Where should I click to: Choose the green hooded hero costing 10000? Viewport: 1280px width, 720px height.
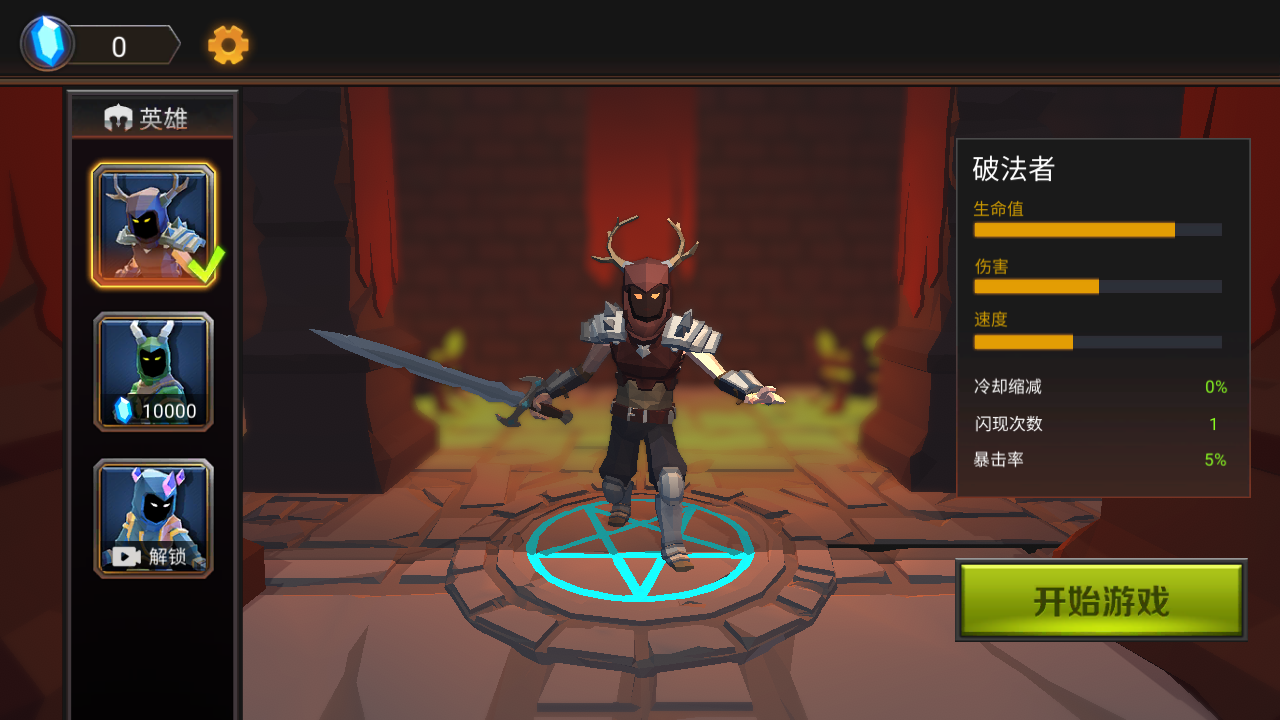pos(153,372)
